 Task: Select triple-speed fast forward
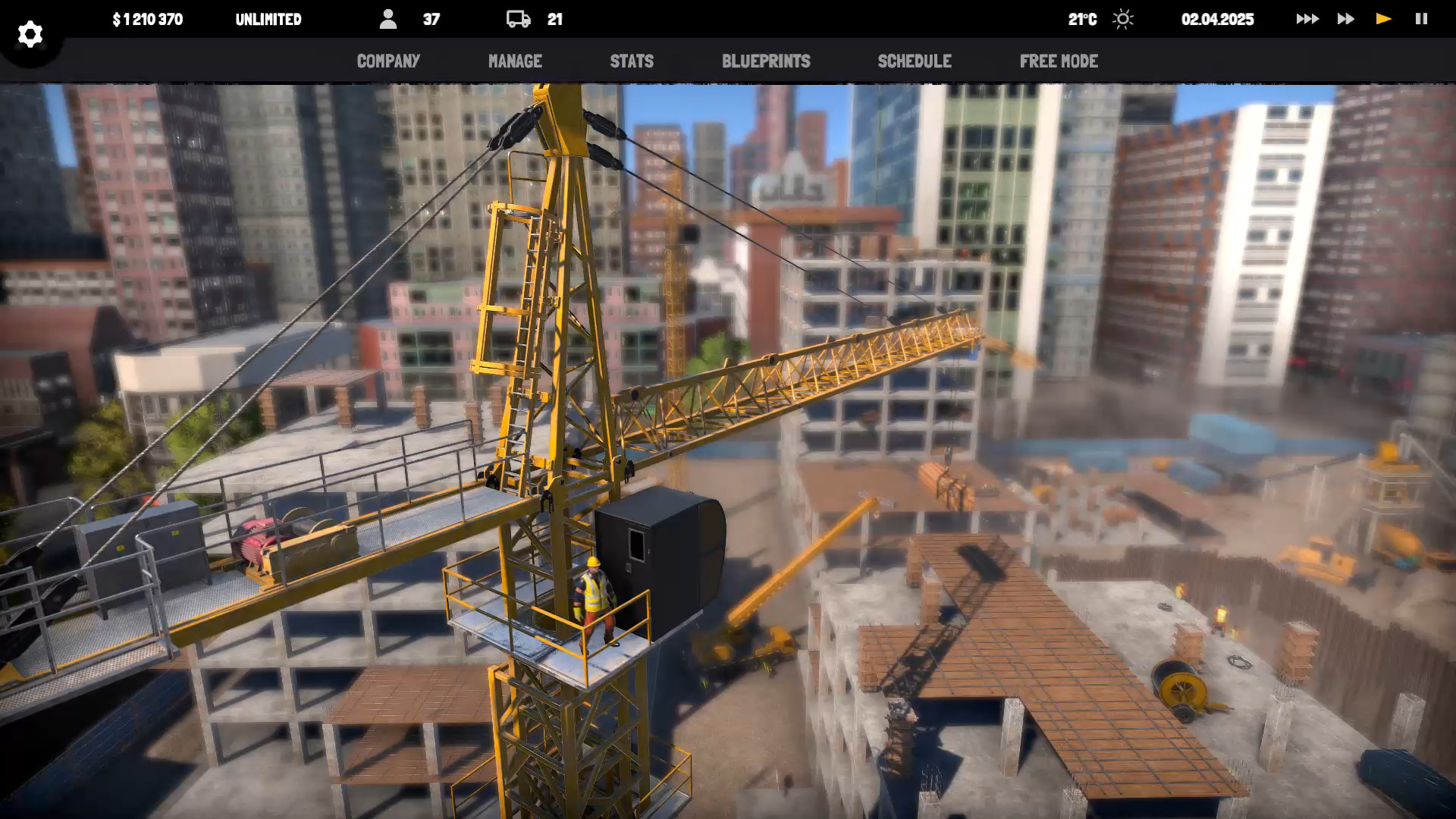click(x=1307, y=19)
